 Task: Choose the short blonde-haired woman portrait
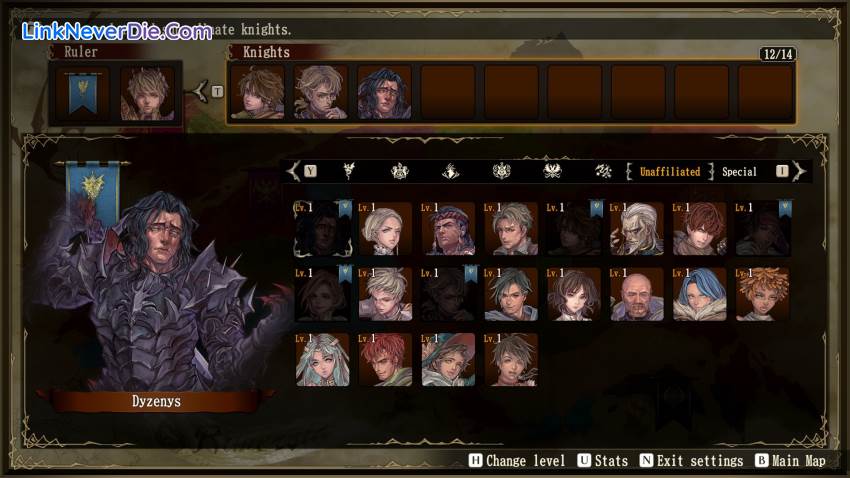(x=385, y=229)
